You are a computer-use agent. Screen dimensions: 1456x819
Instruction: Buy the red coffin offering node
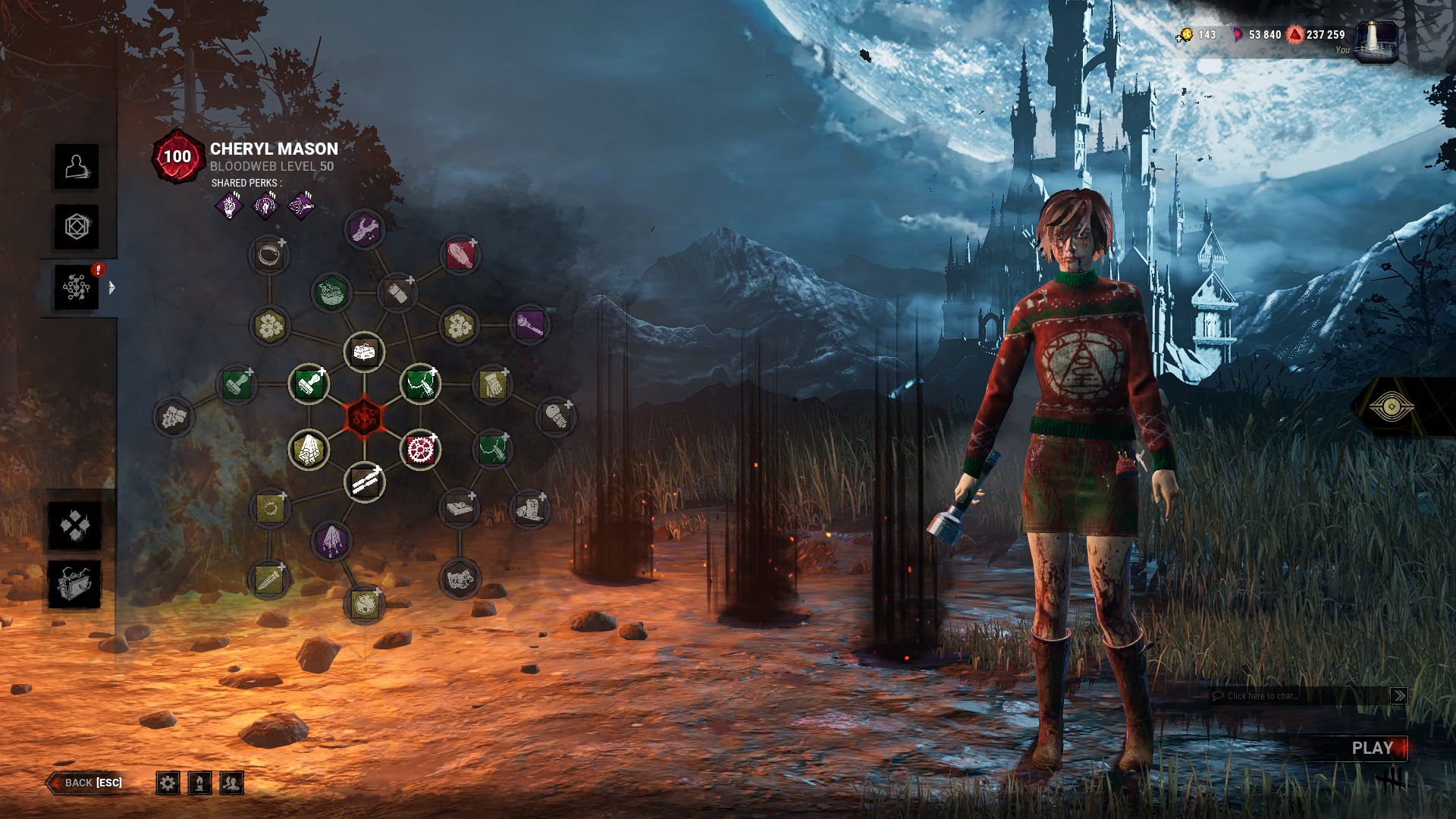pos(460,254)
